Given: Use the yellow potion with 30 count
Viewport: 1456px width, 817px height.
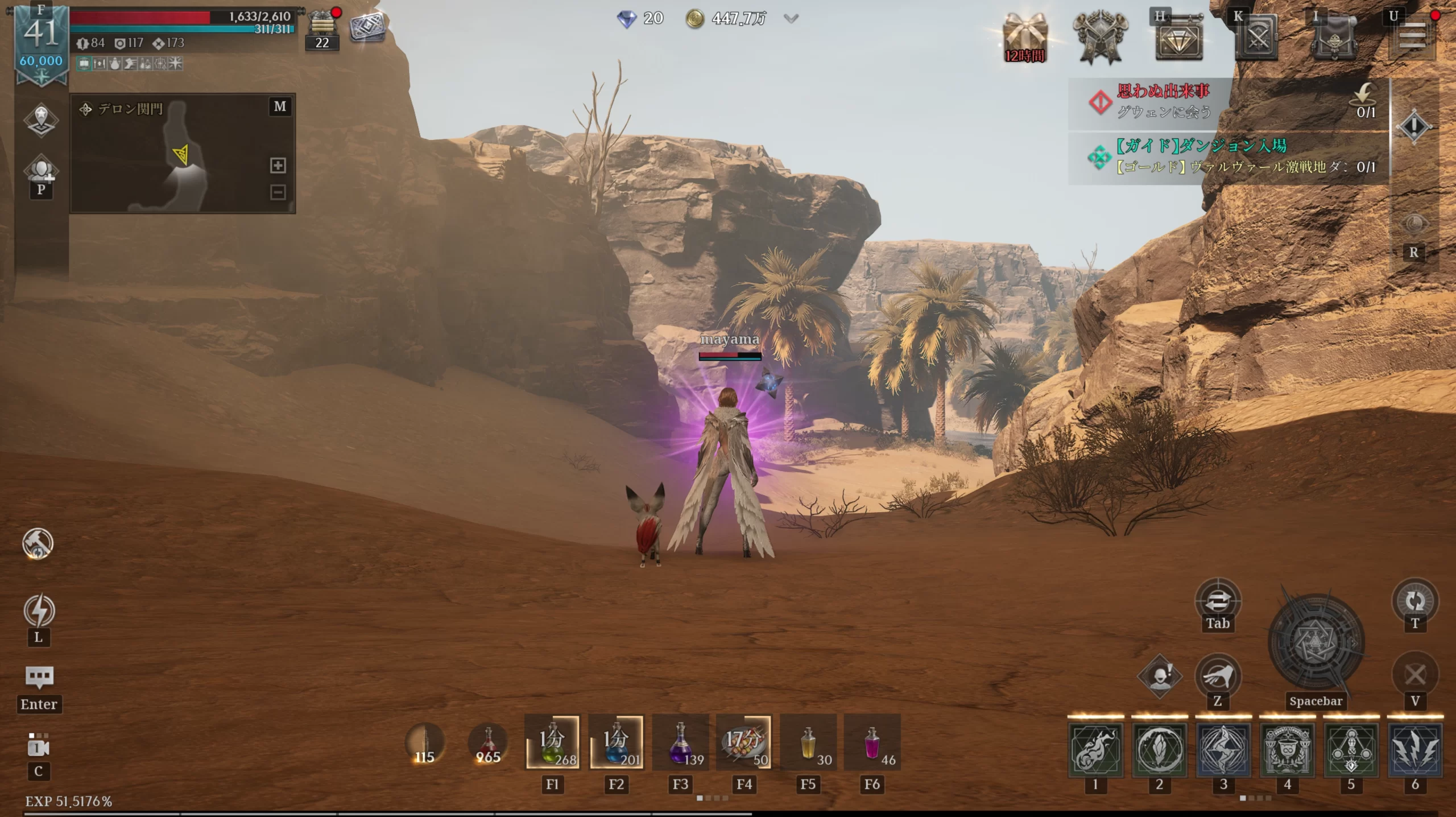Looking at the screenshot, I should (808, 742).
